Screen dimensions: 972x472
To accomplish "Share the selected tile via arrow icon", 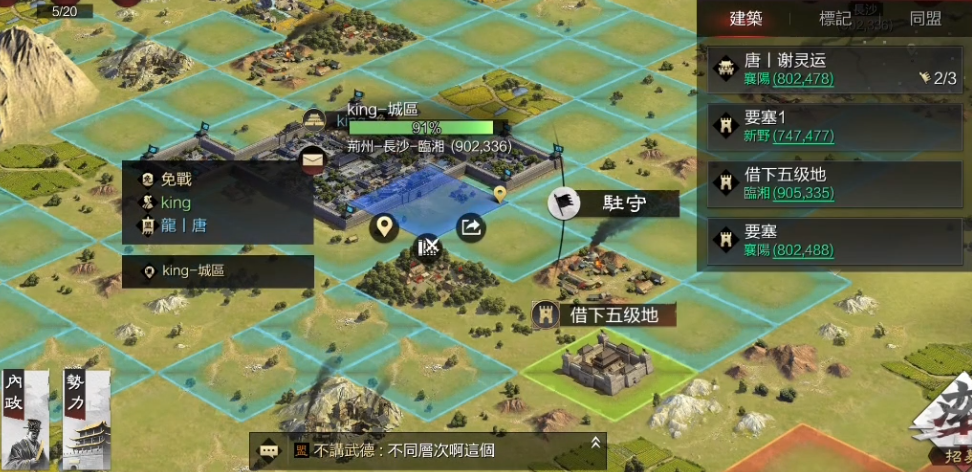I will (x=470, y=228).
